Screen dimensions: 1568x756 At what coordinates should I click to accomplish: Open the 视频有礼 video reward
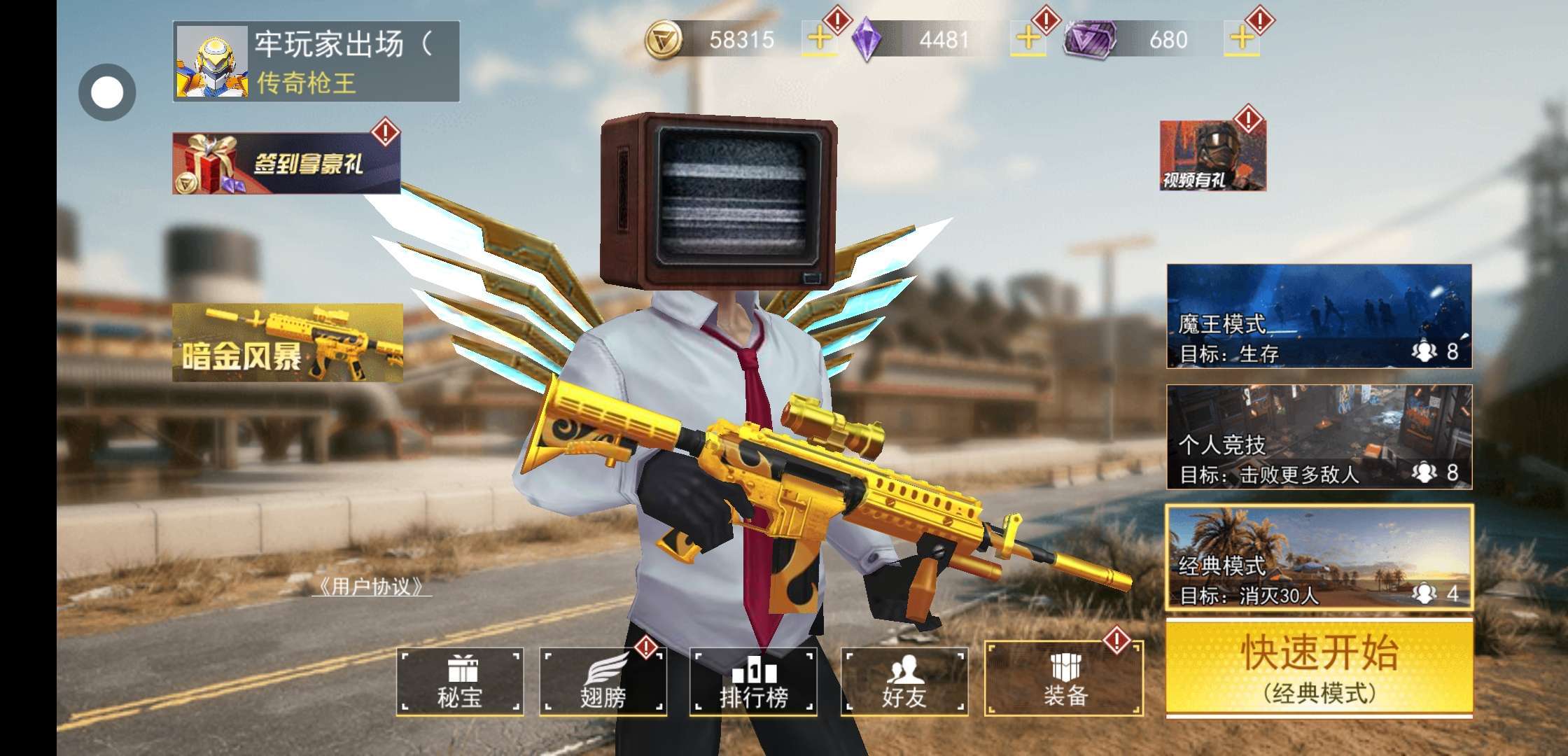(x=1212, y=157)
